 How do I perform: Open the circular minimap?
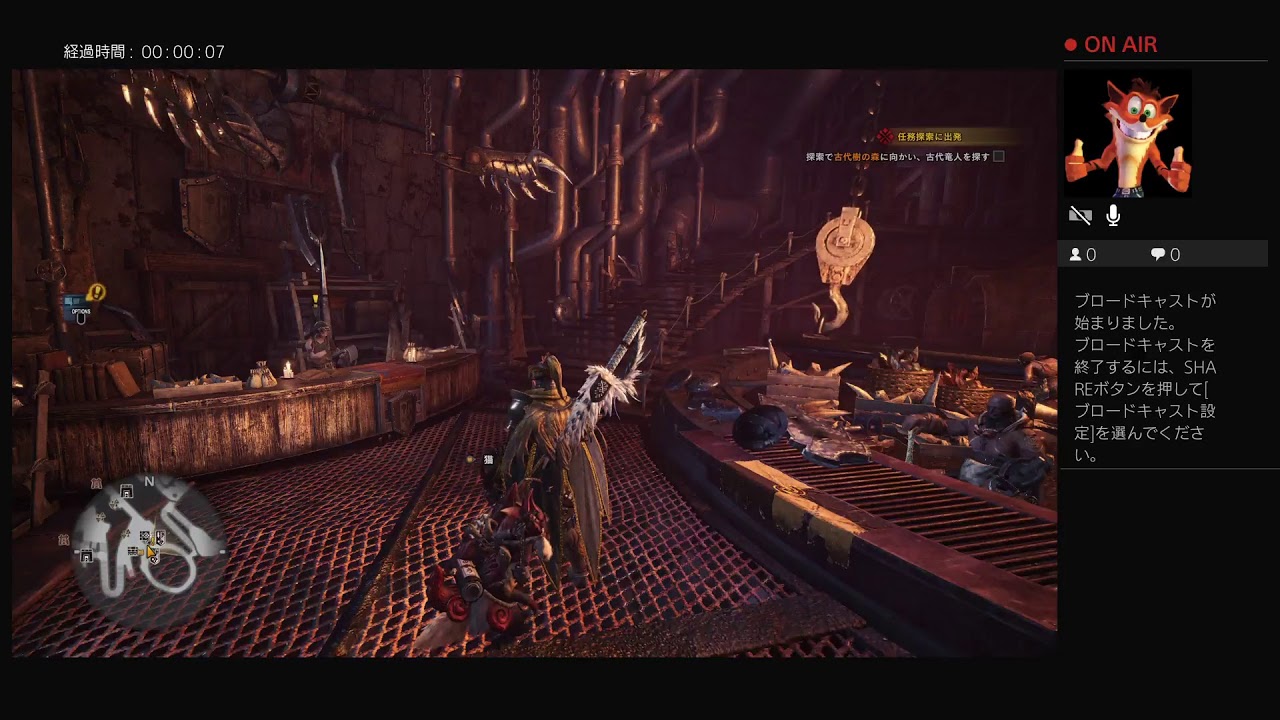(x=150, y=546)
